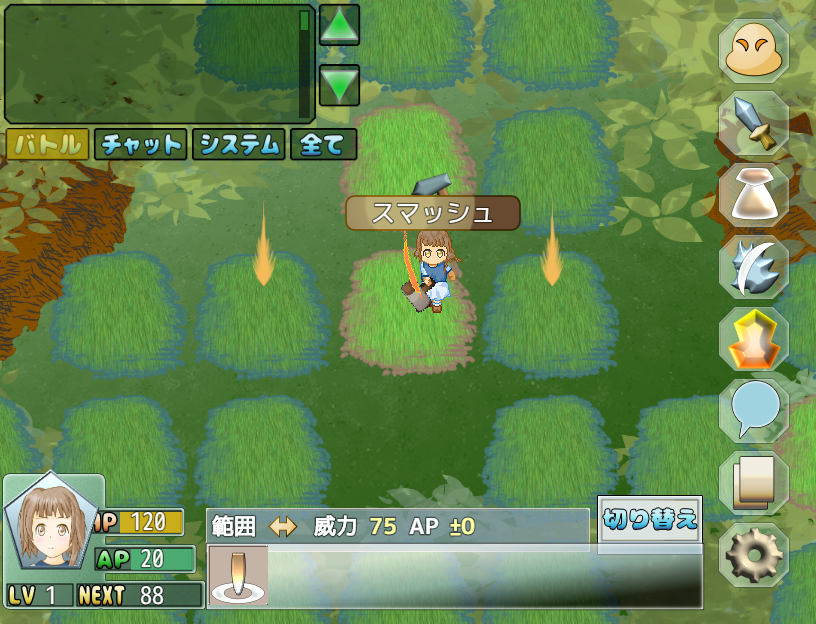
Task: Click the 切り替え switch button
Action: tap(650, 520)
